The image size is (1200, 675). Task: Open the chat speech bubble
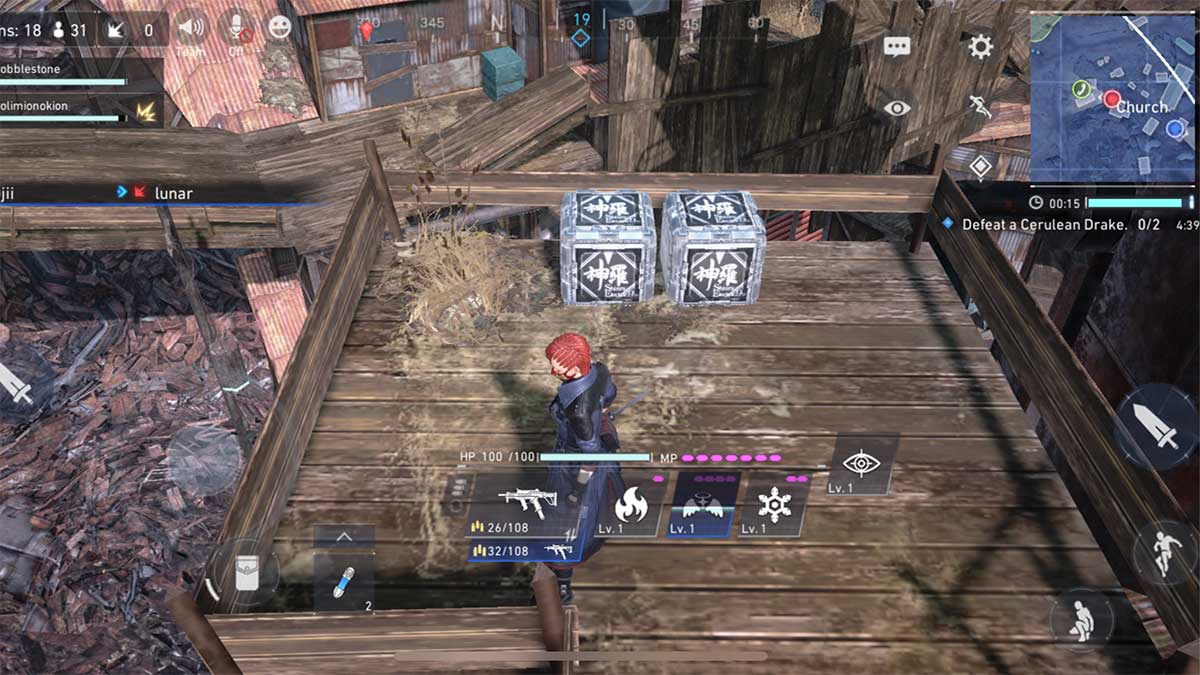pos(897,47)
